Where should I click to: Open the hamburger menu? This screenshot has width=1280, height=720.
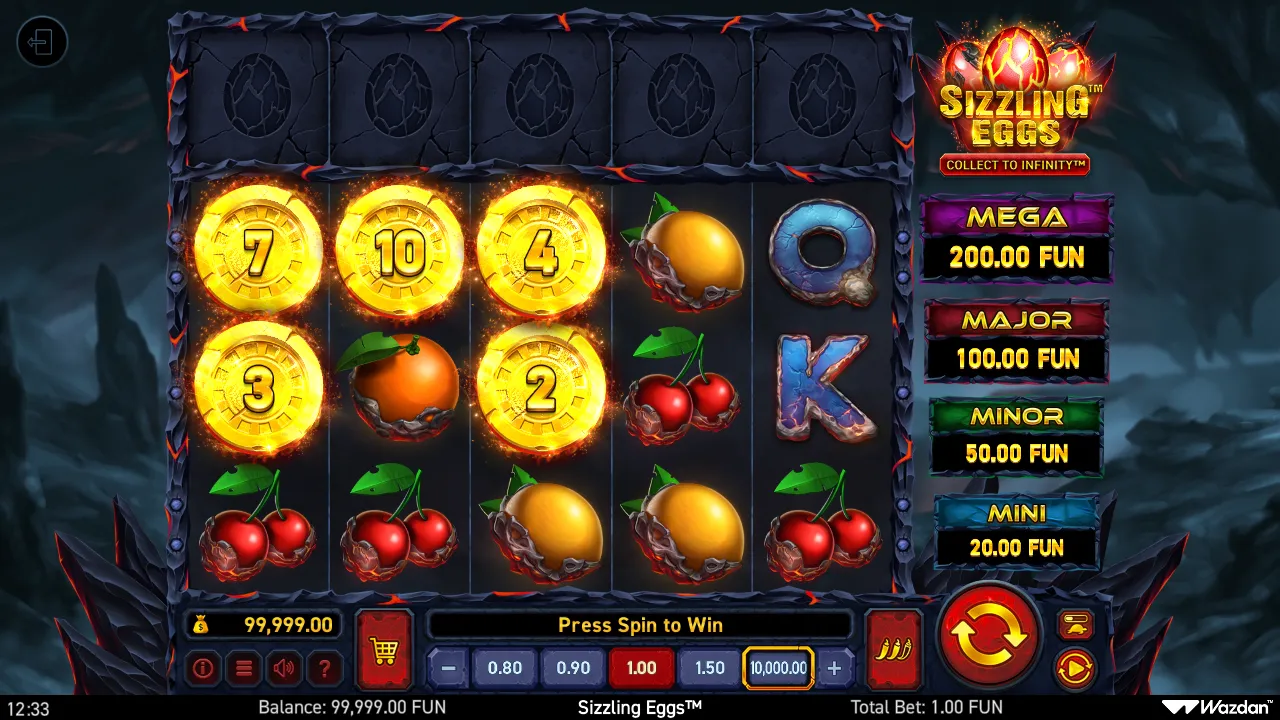coord(244,668)
